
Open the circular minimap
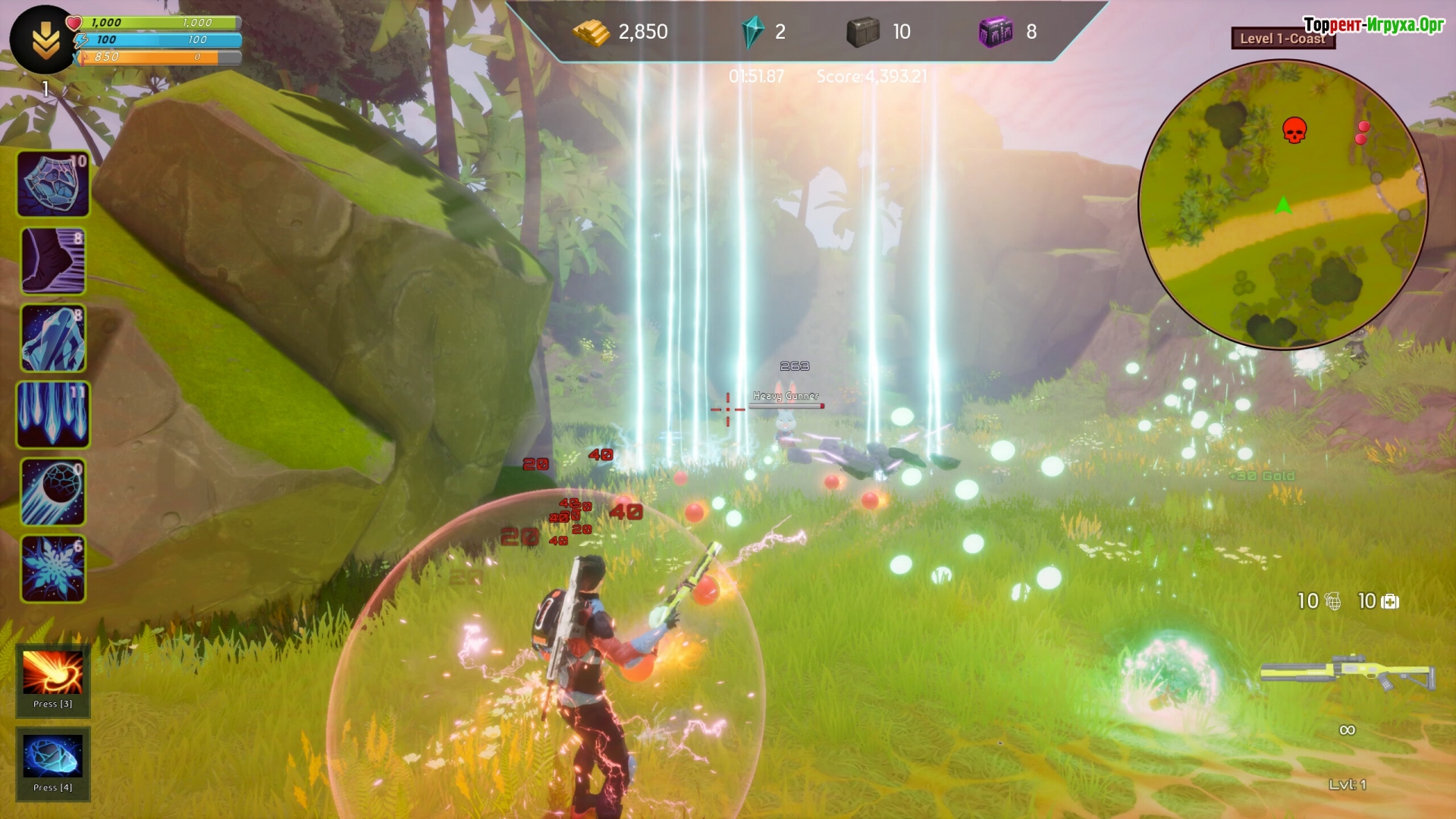point(1283,205)
